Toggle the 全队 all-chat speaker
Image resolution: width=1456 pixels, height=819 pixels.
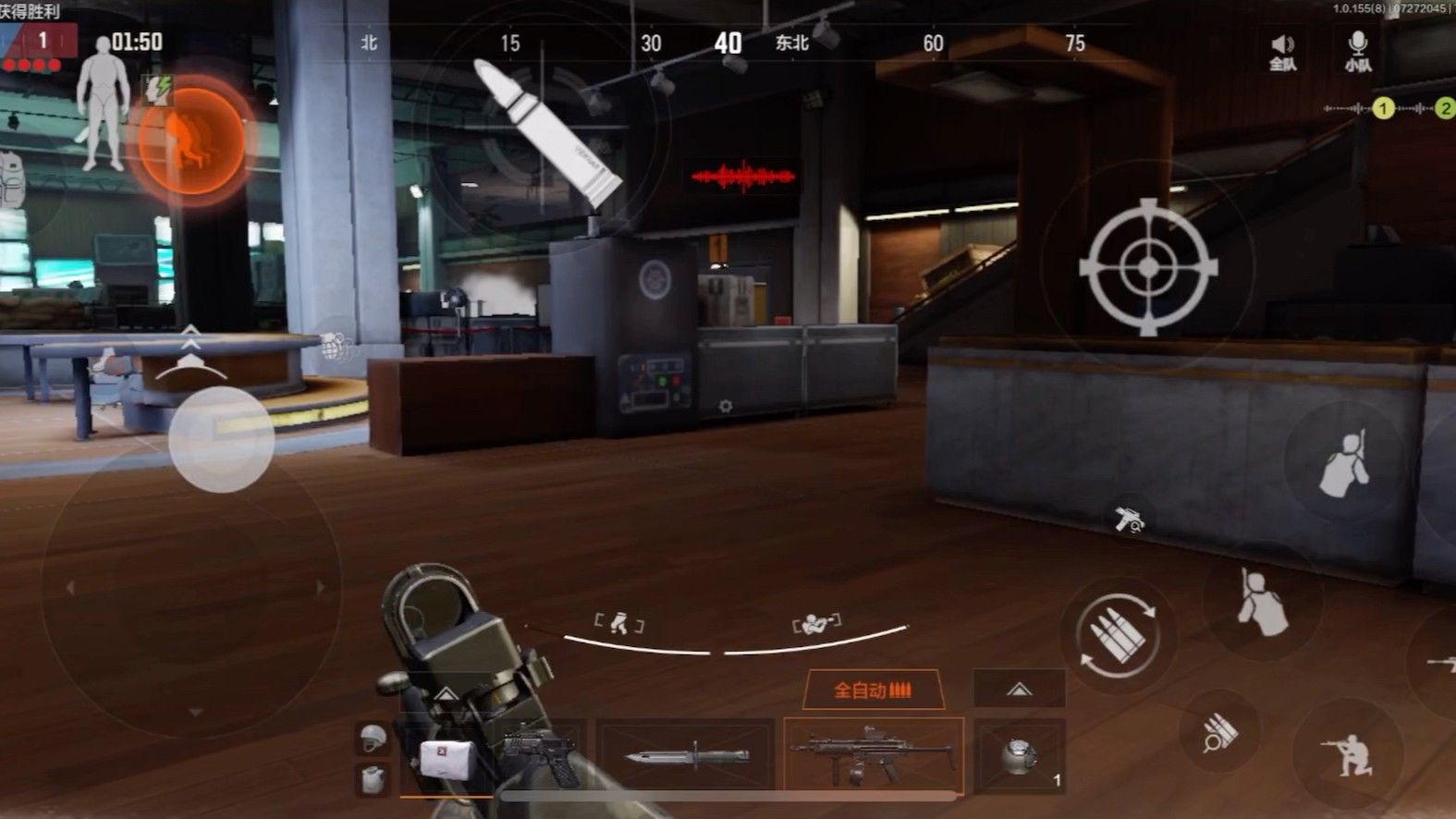[1282, 52]
